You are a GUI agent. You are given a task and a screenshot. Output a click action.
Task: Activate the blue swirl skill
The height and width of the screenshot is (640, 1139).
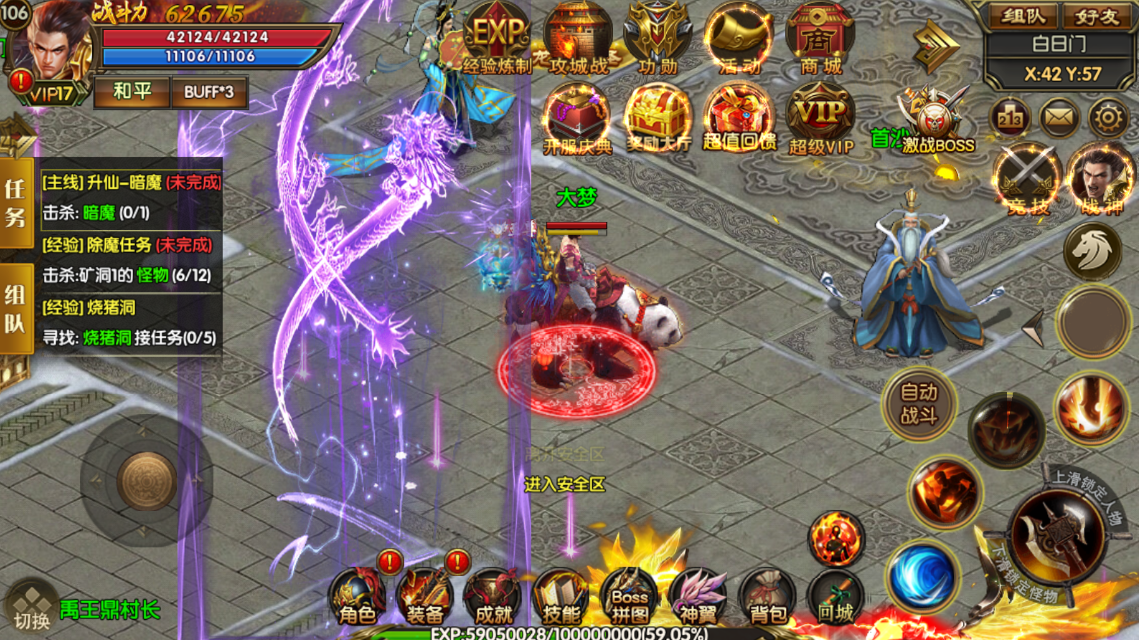920,575
